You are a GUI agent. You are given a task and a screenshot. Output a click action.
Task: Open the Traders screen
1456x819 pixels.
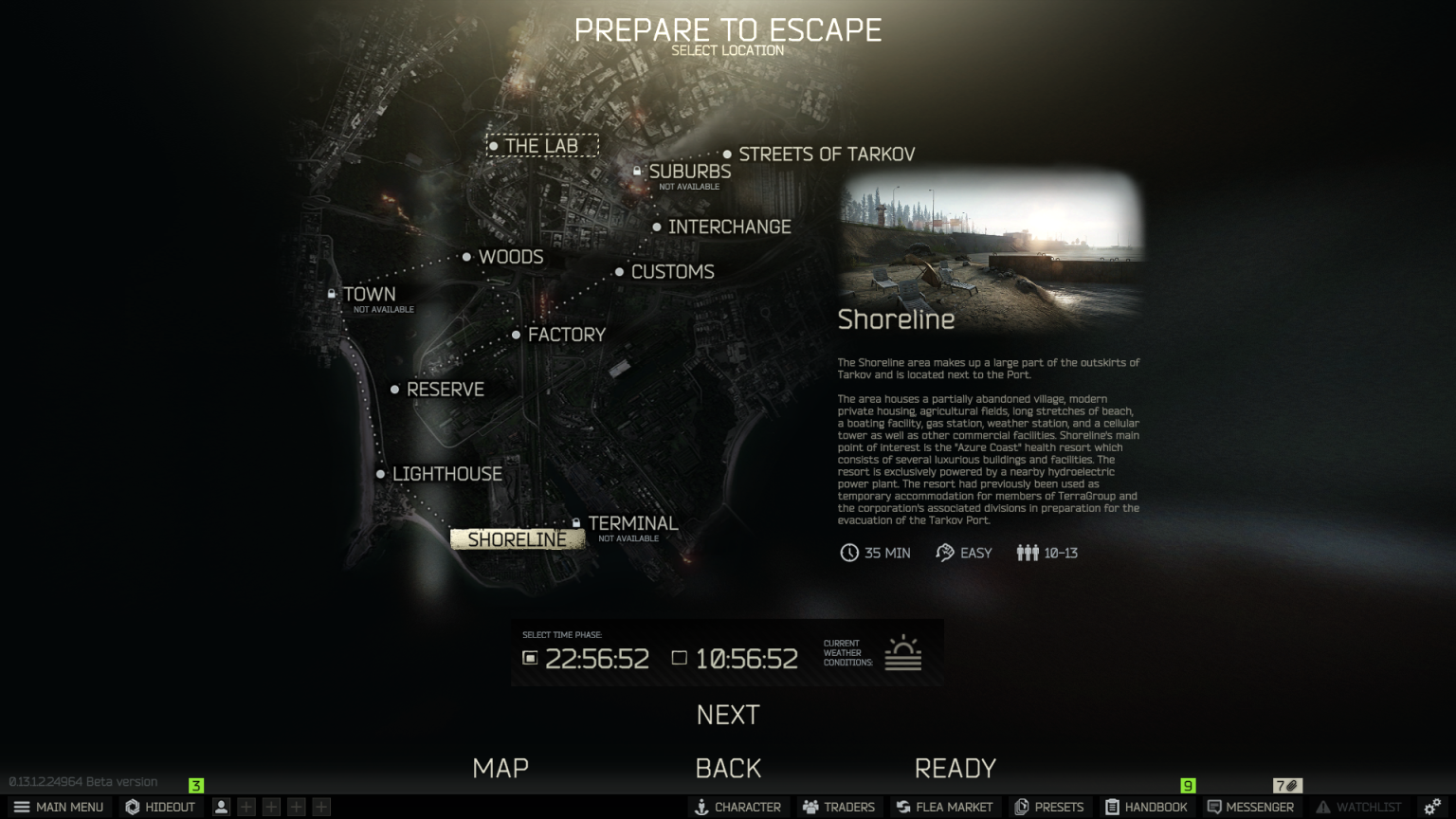click(838, 807)
